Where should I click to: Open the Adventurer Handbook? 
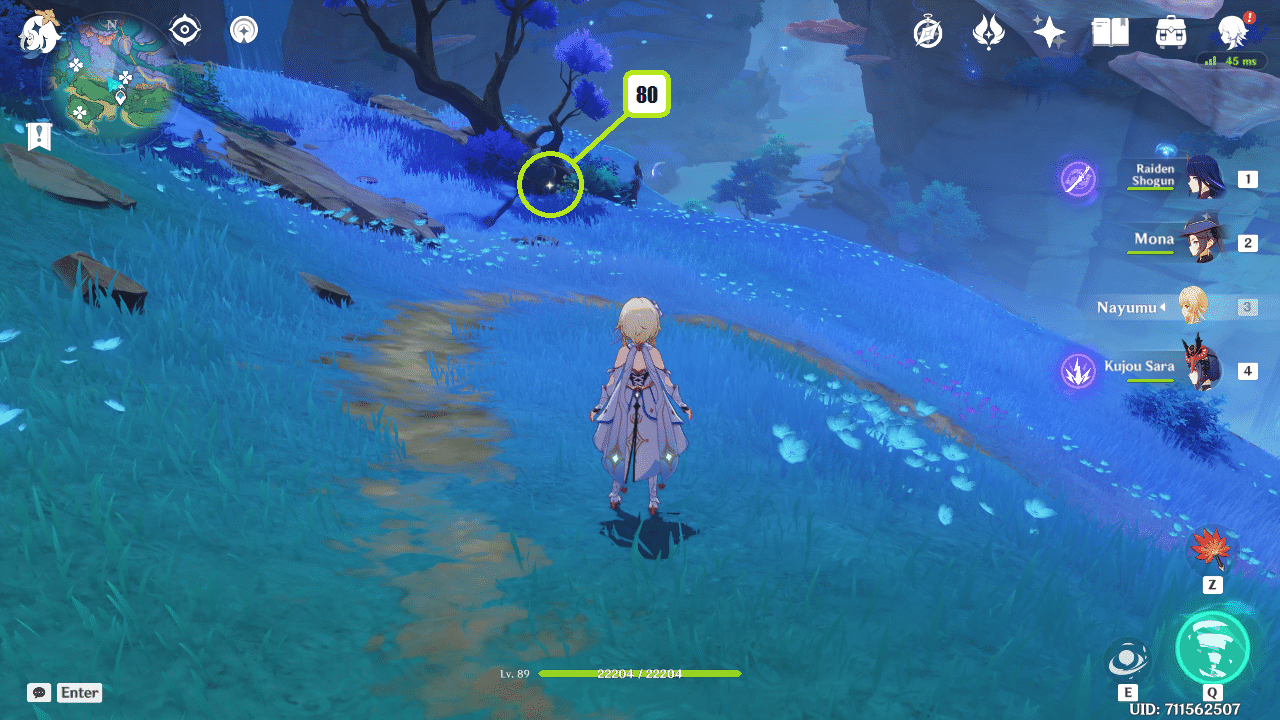pos(1110,32)
